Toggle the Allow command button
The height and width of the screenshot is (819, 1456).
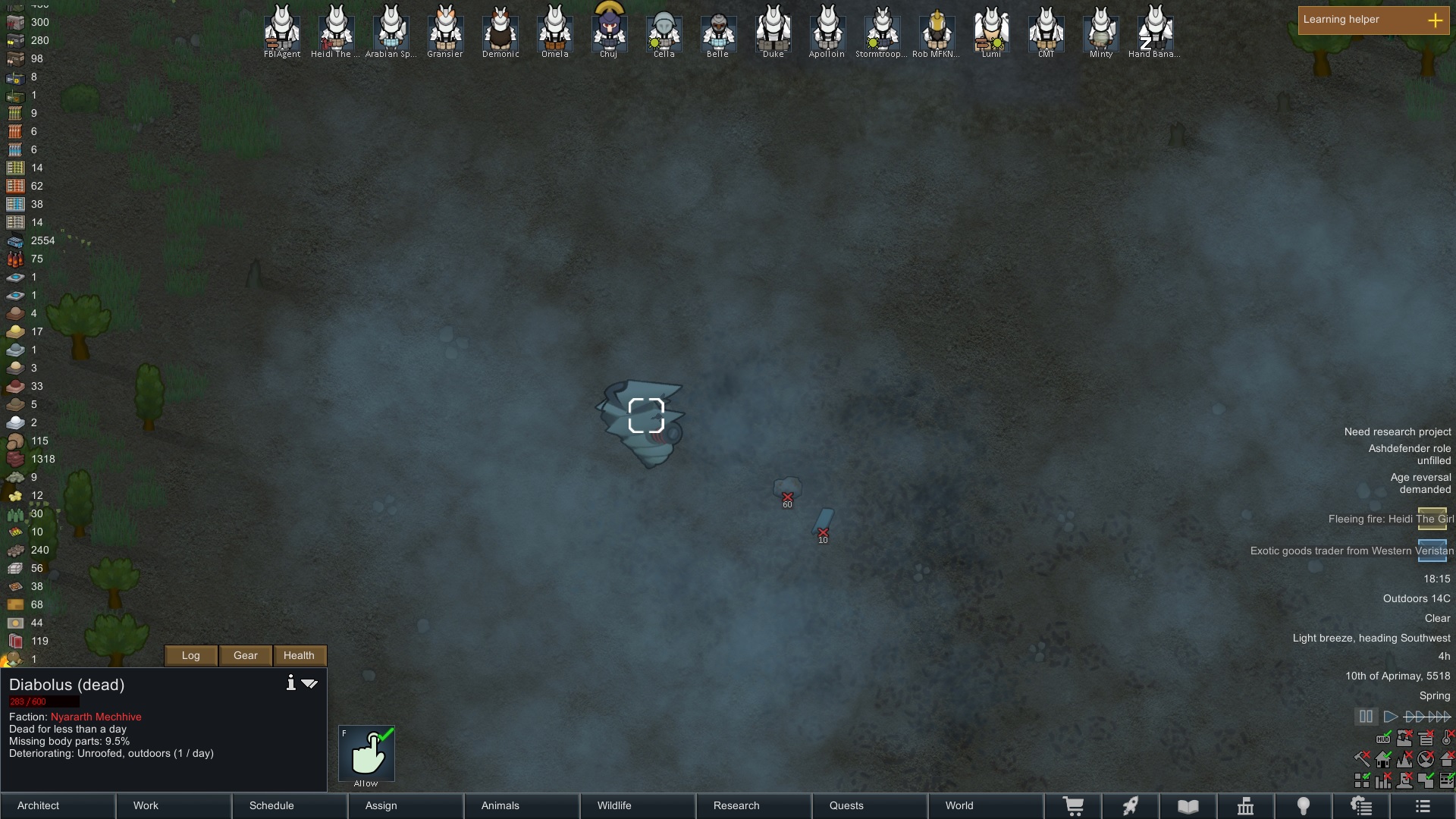click(366, 754)
